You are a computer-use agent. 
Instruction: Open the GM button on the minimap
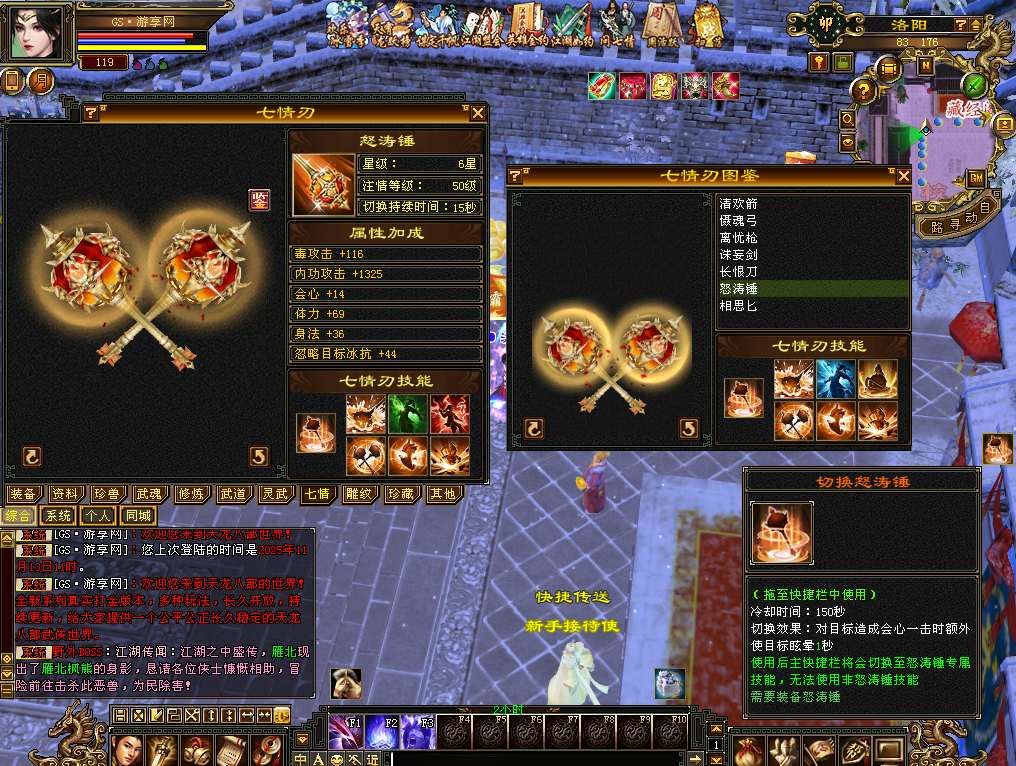(x=976, y=178)
